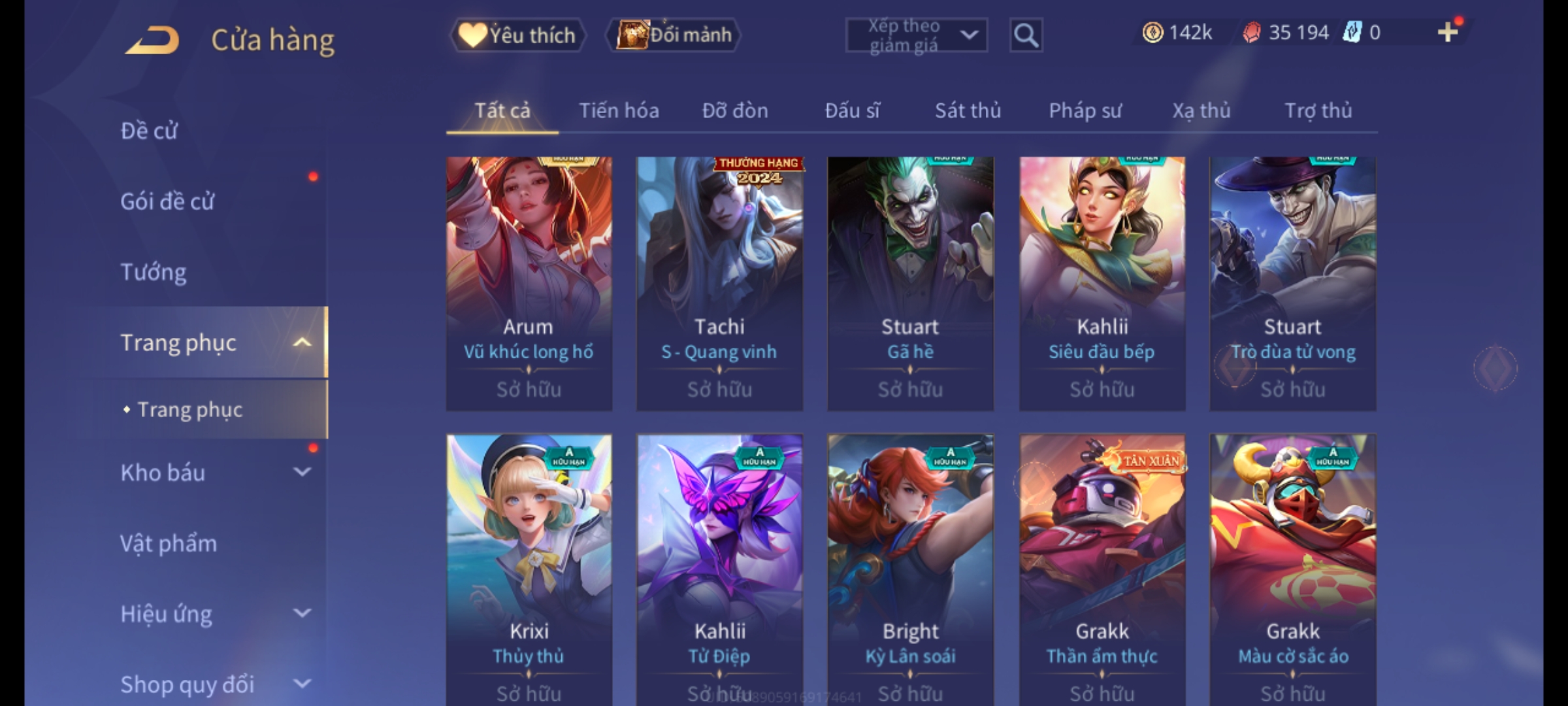Viewport: 1568px width, 706px height.
Task: Go back using the return arrow
Action: (152, 40)
